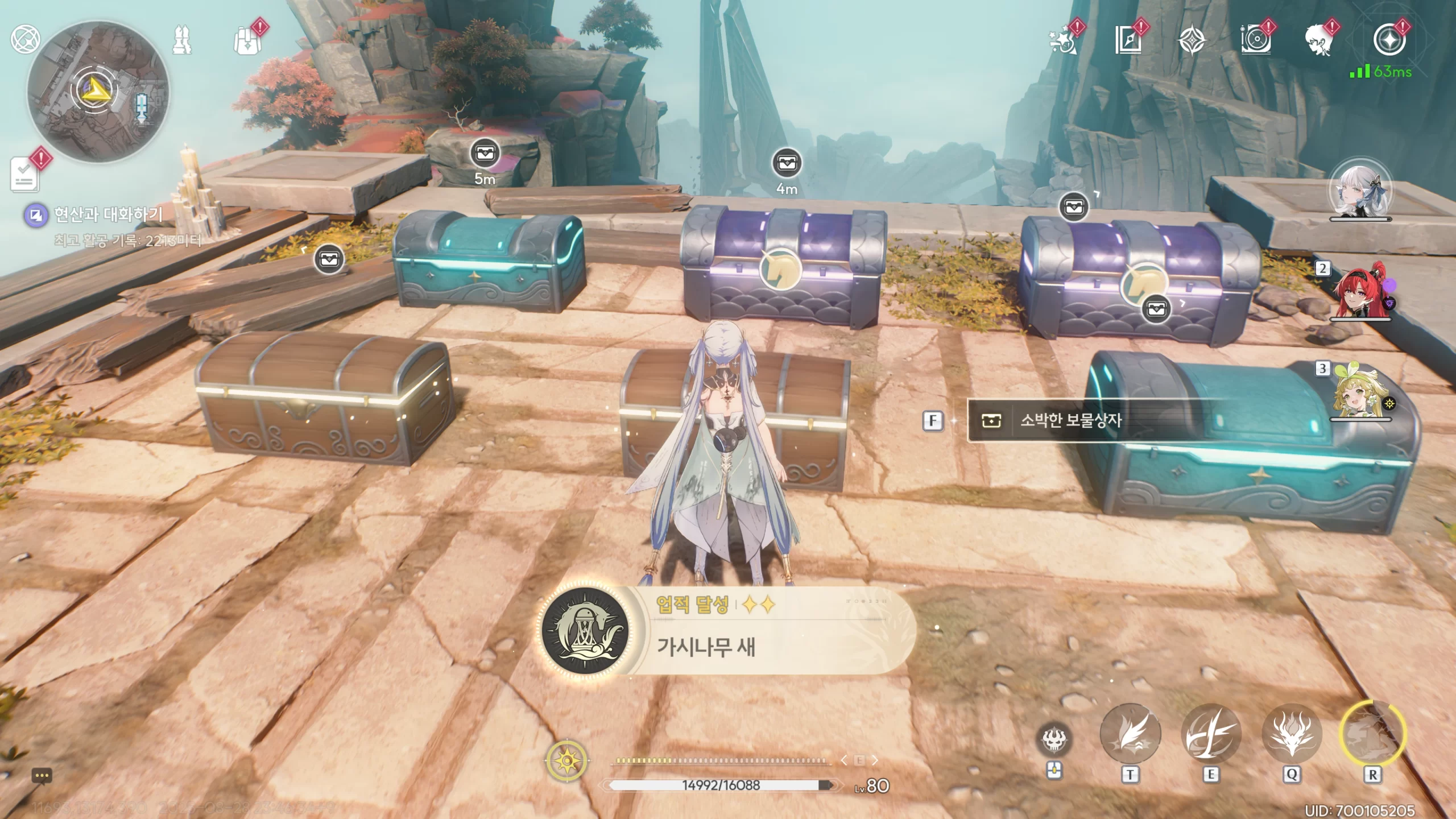Screen dimensions: 1456x819
Task: Open the character profile head icon
Action: (1318, 41)
